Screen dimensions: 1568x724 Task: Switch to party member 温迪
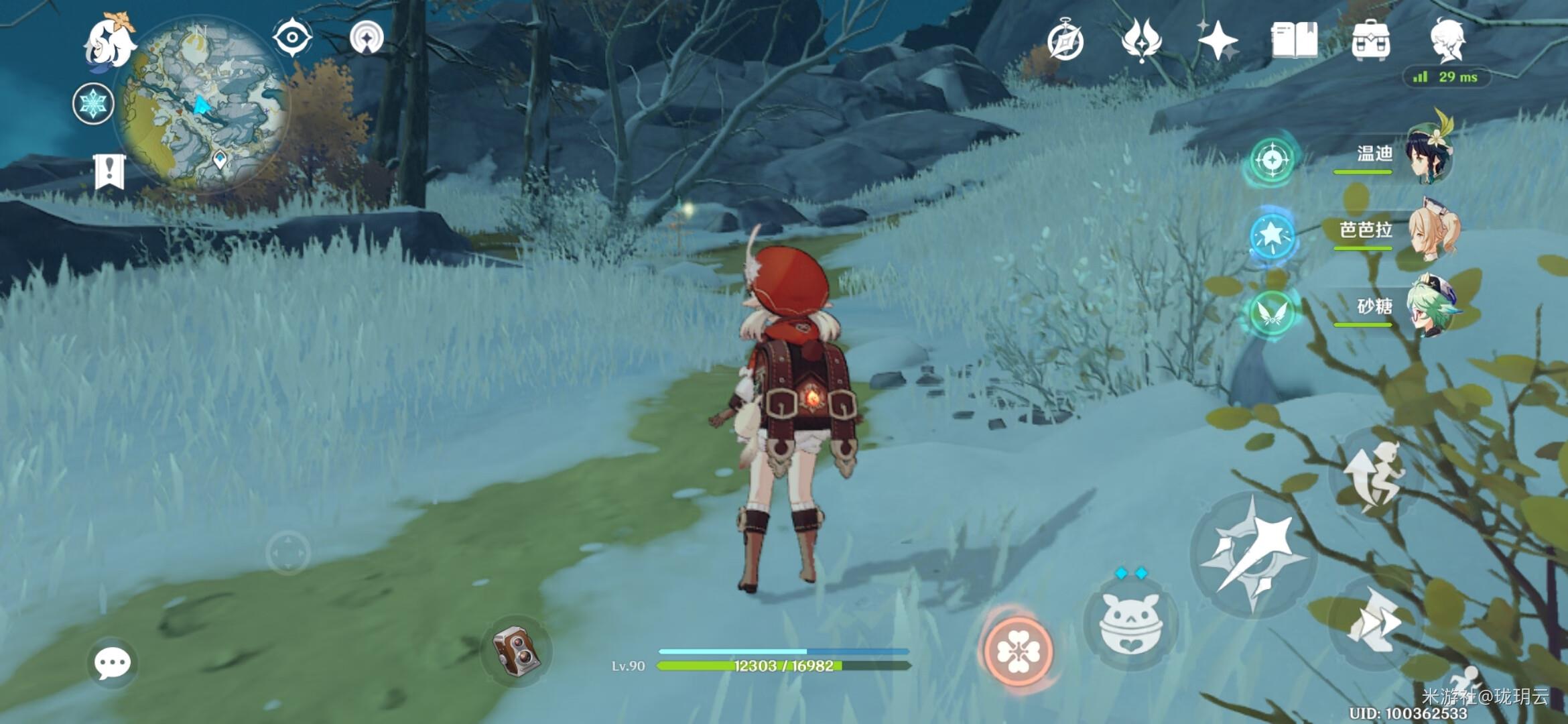[1427, 157]
